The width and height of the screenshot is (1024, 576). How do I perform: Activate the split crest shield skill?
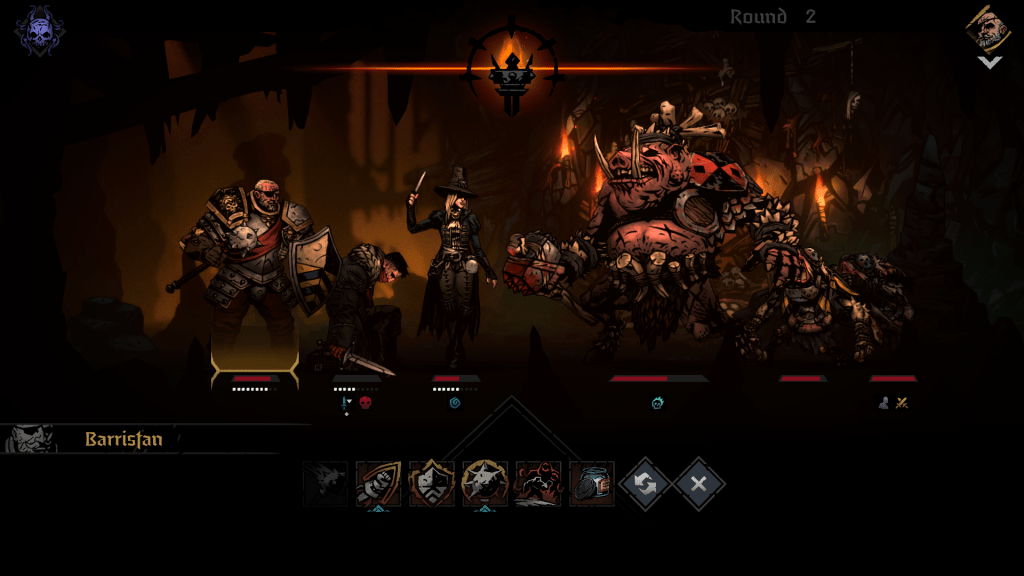pos(432,484)
